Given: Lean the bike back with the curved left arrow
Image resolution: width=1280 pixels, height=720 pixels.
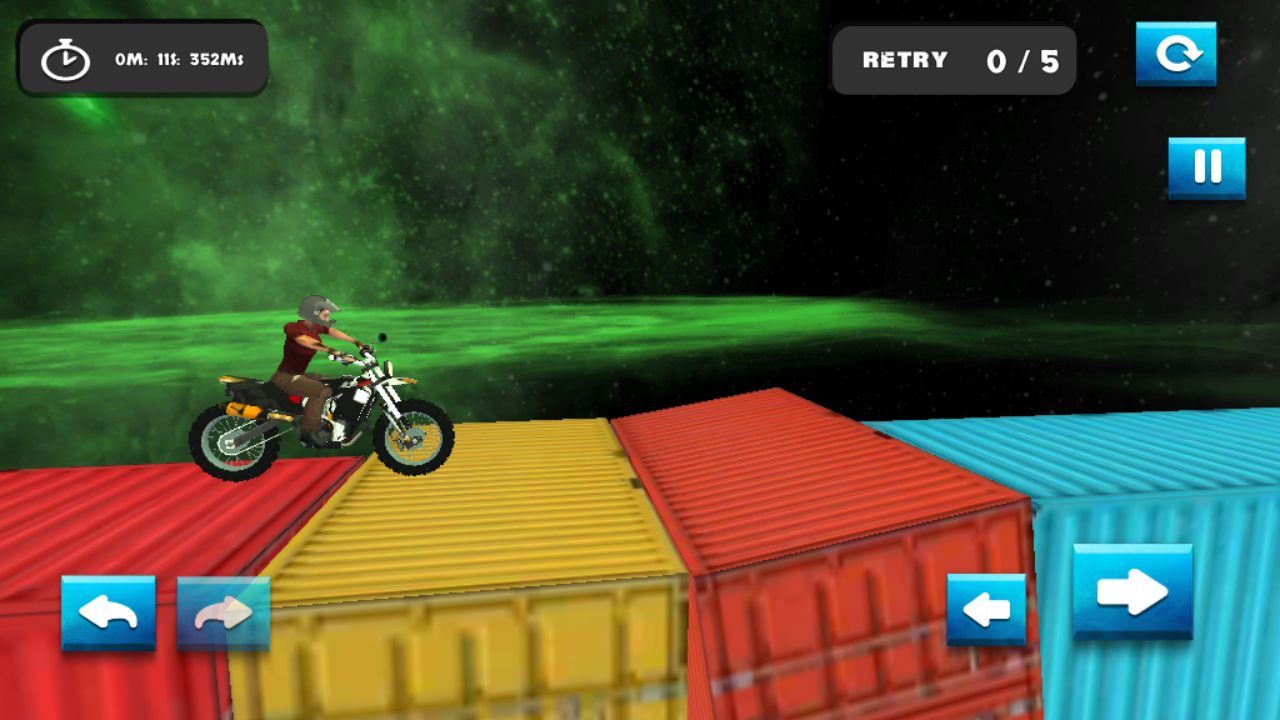Looking at the screenshot, I should click(x=108, y=613).
